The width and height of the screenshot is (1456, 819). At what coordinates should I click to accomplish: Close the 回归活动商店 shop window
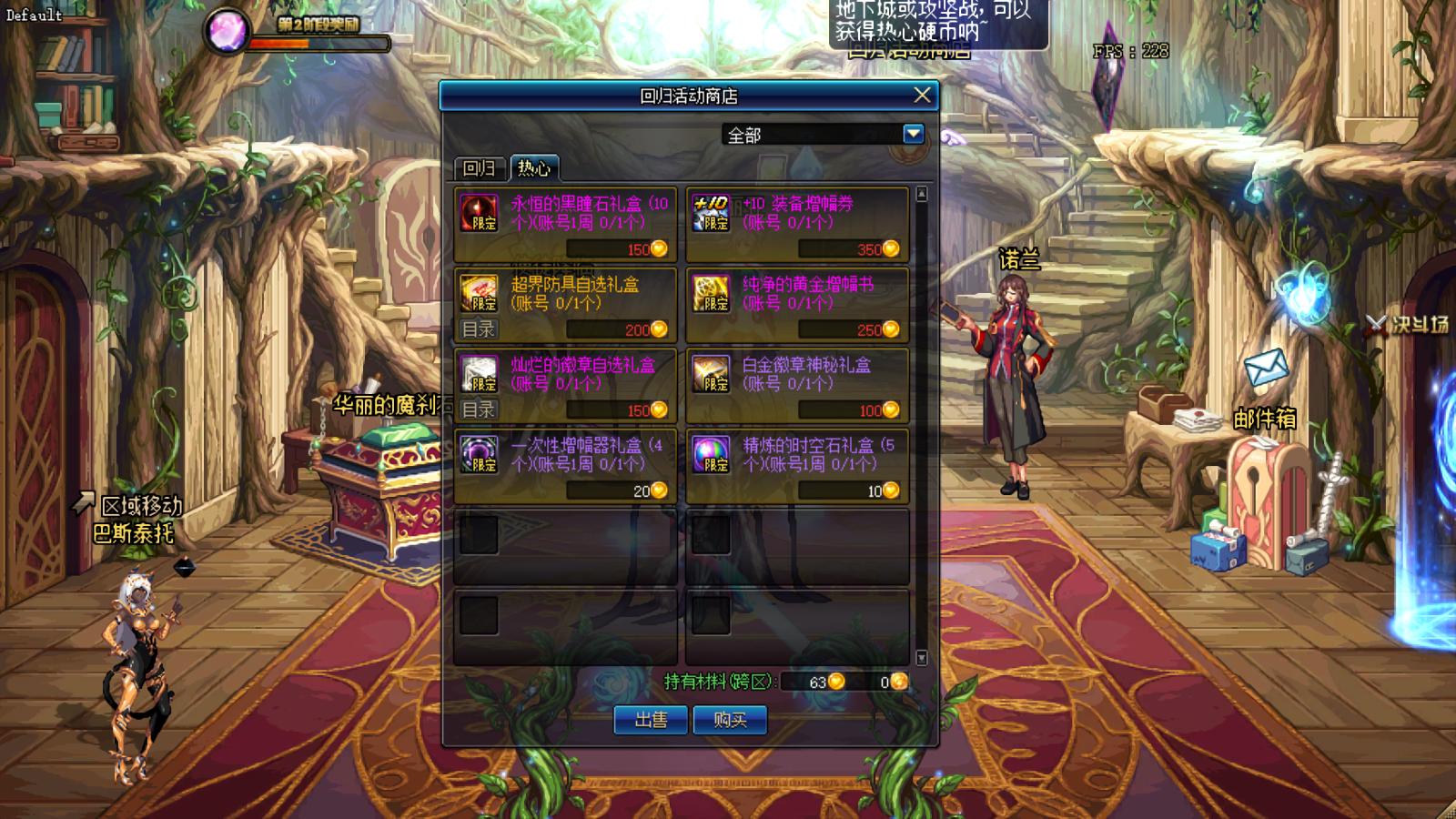pyautogui.click(x=922, y=95)
